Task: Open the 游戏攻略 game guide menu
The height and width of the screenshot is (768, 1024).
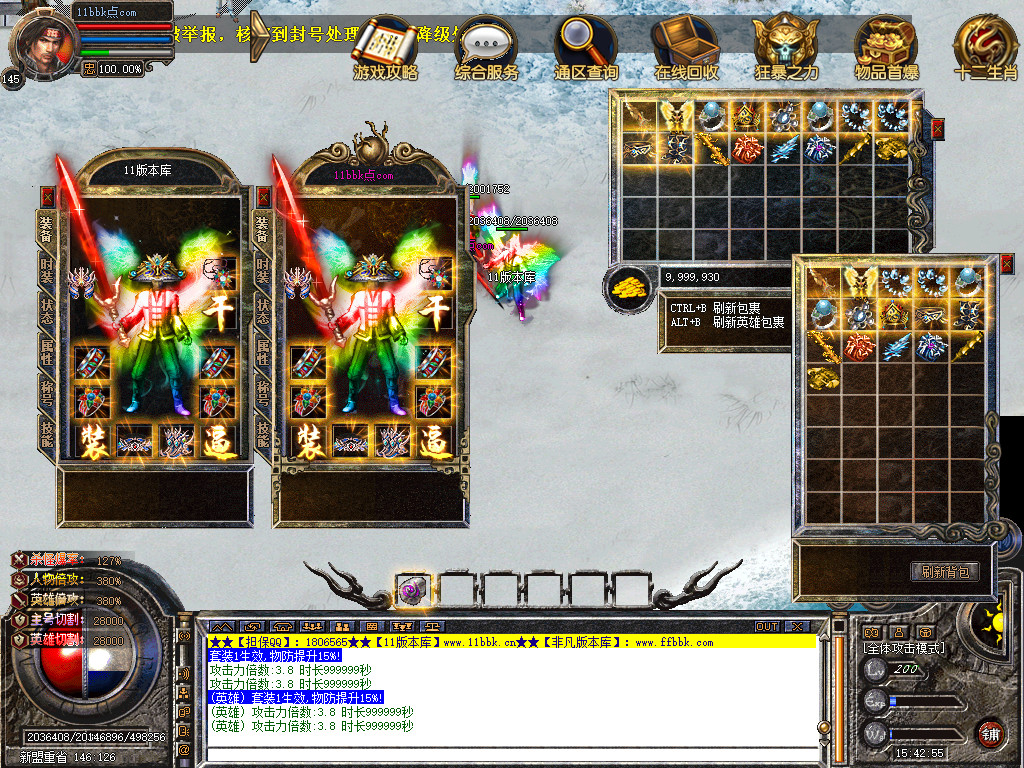Action: 385,47
